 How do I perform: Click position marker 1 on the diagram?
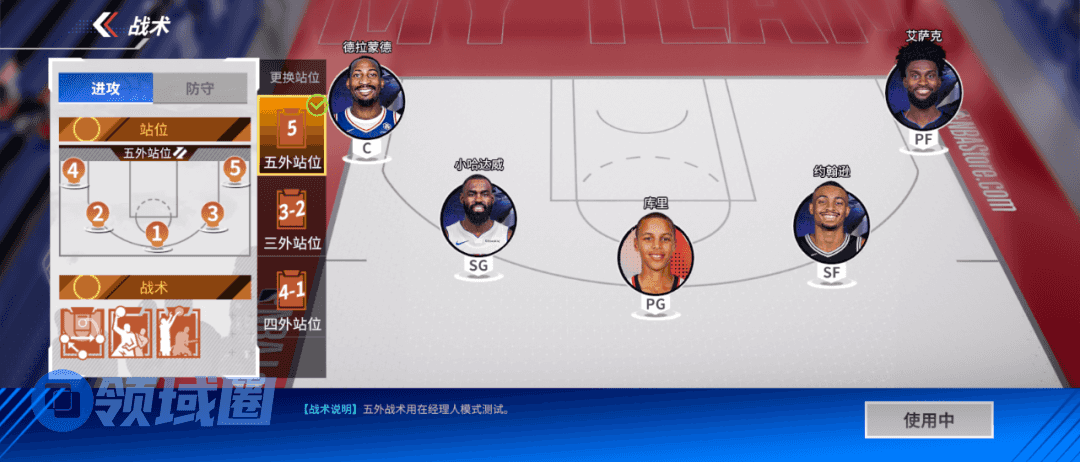click(155, 232)
